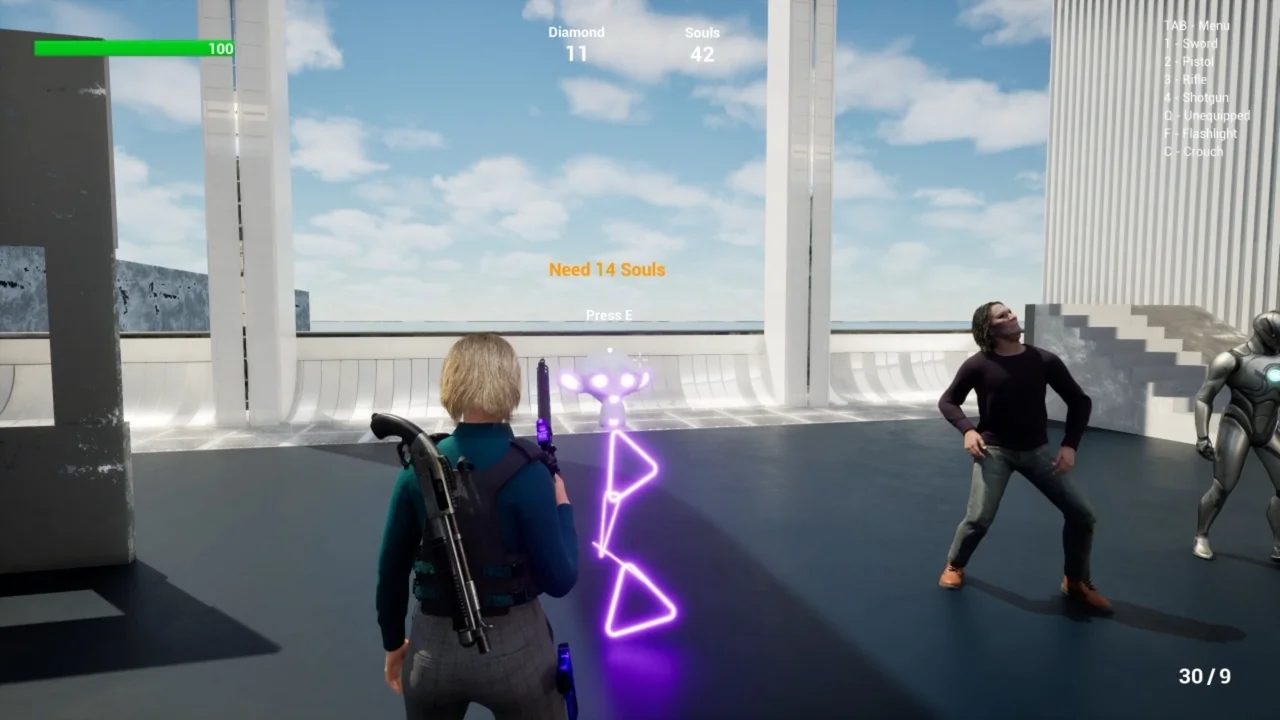Click the Need 14 Souls message
This screenshot has height=720, width=1280.
tap(606, 269)
